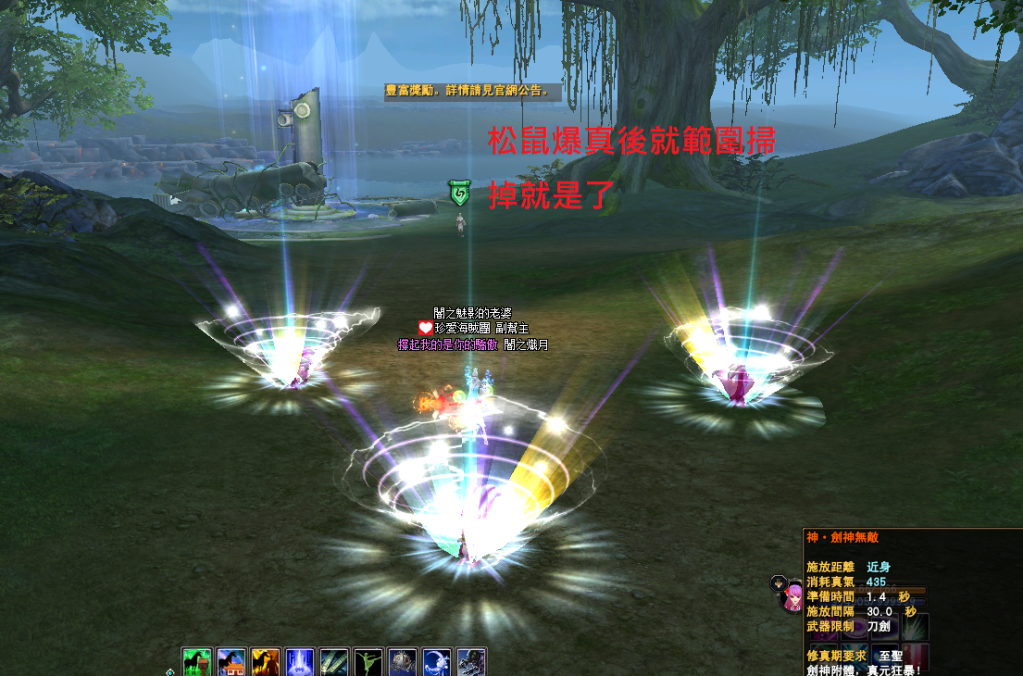Trigger the crossed green swords skill
Image resolution: width=1023 pixels, height=676 pixels.
pos(334,662)
